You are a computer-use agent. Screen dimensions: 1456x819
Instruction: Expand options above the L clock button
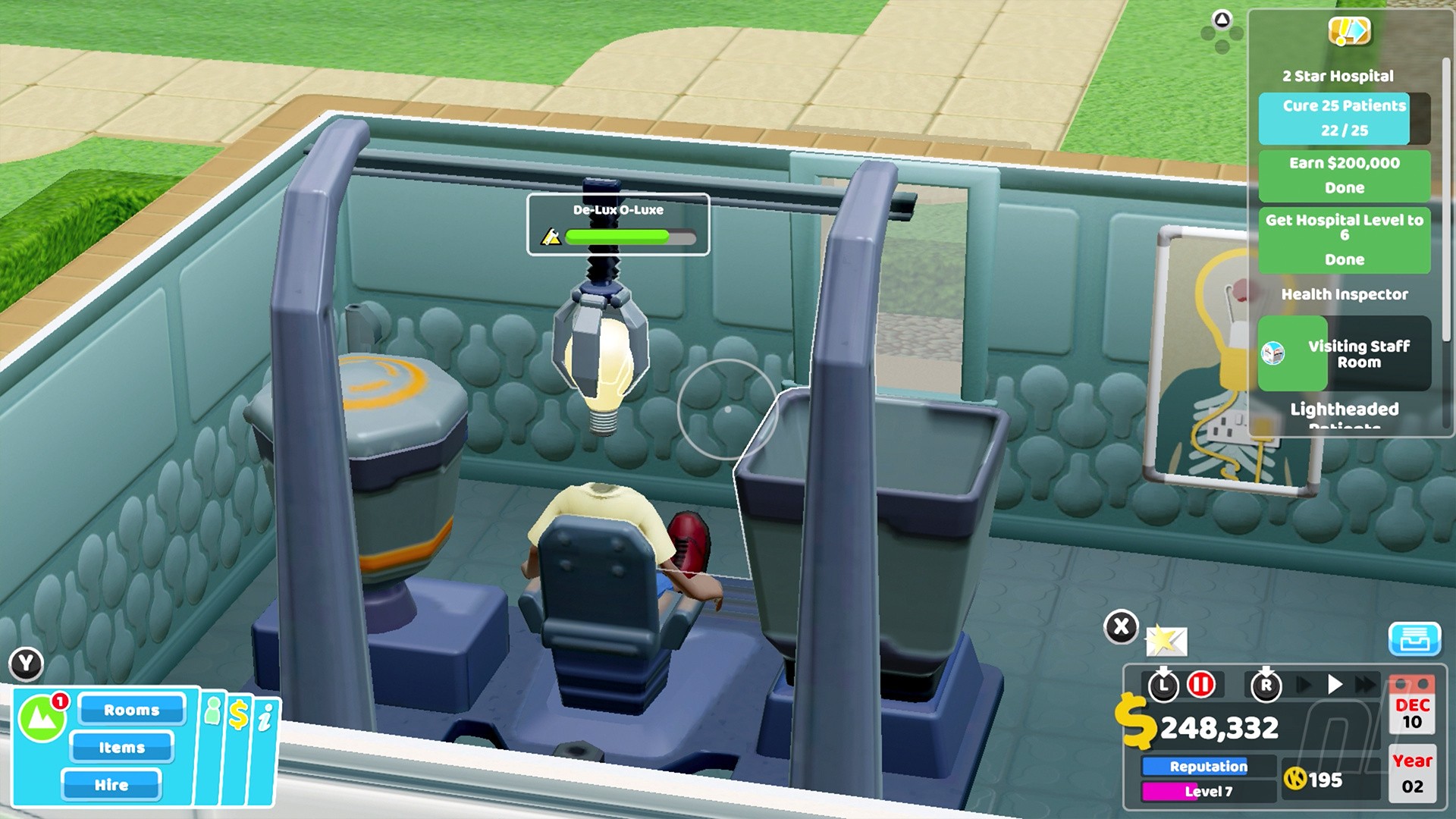click(x=1163, y=669)
